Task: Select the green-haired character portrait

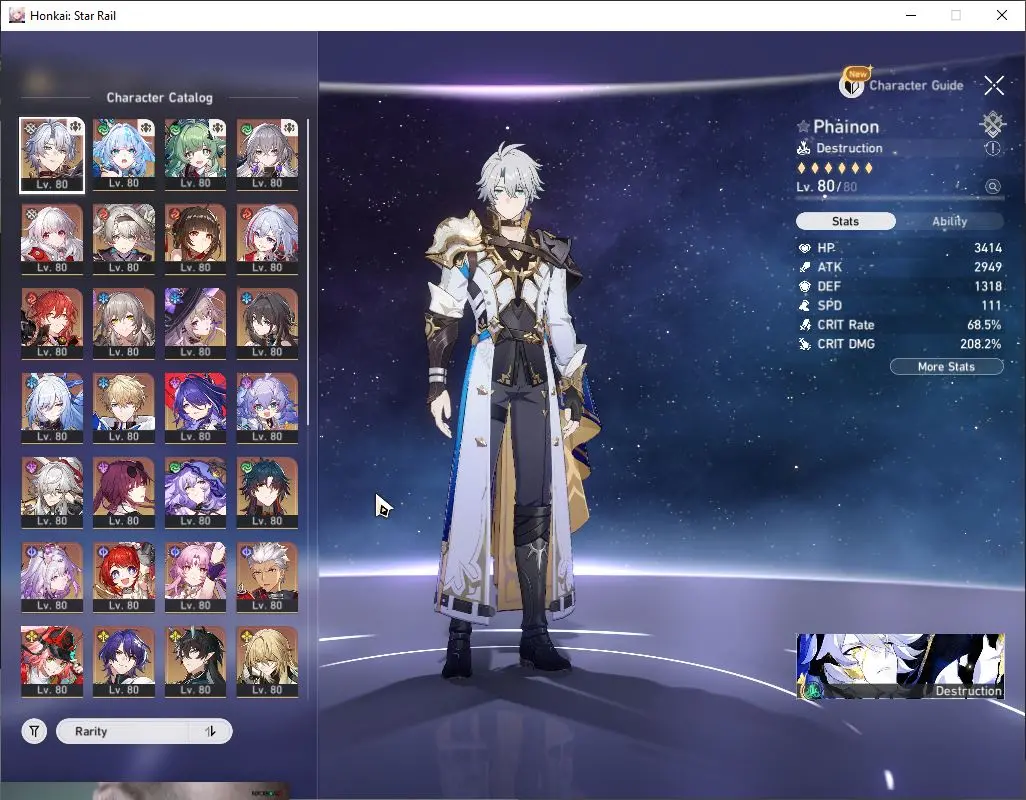Action: click(x=195, y=148)
